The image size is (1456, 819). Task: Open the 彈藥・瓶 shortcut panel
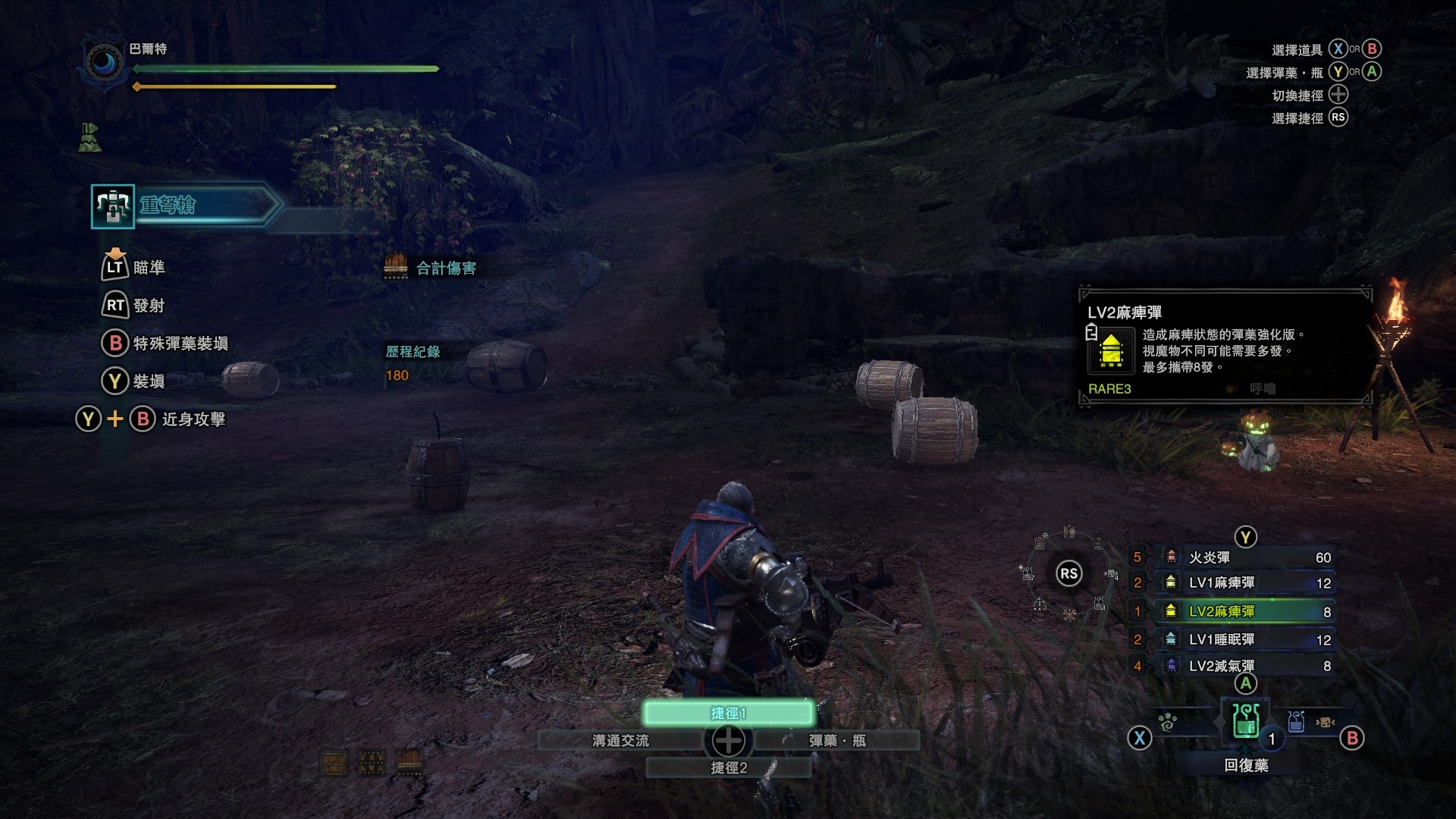click(x=836, y=741)
